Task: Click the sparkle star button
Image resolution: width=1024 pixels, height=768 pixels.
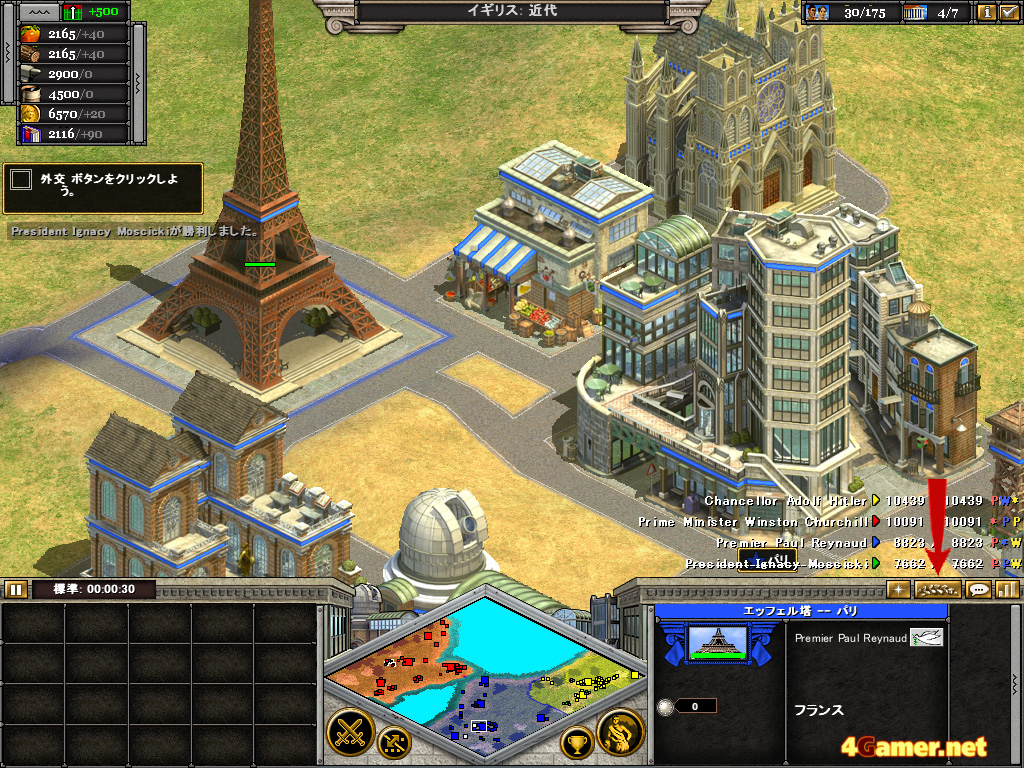Action: click(x=898, y=589)
